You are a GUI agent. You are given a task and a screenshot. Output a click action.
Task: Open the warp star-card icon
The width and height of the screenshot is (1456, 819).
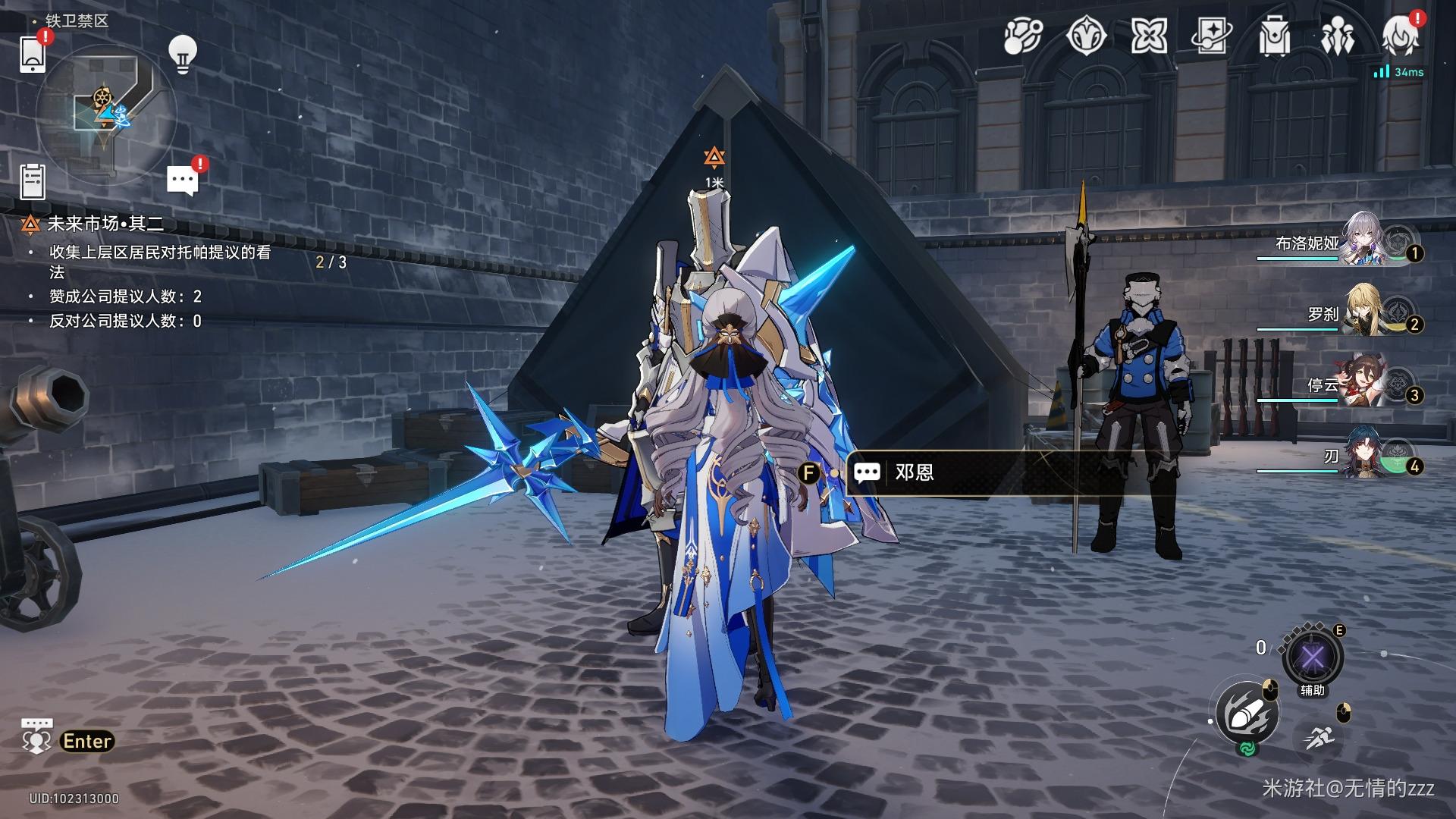point(1210,36)
